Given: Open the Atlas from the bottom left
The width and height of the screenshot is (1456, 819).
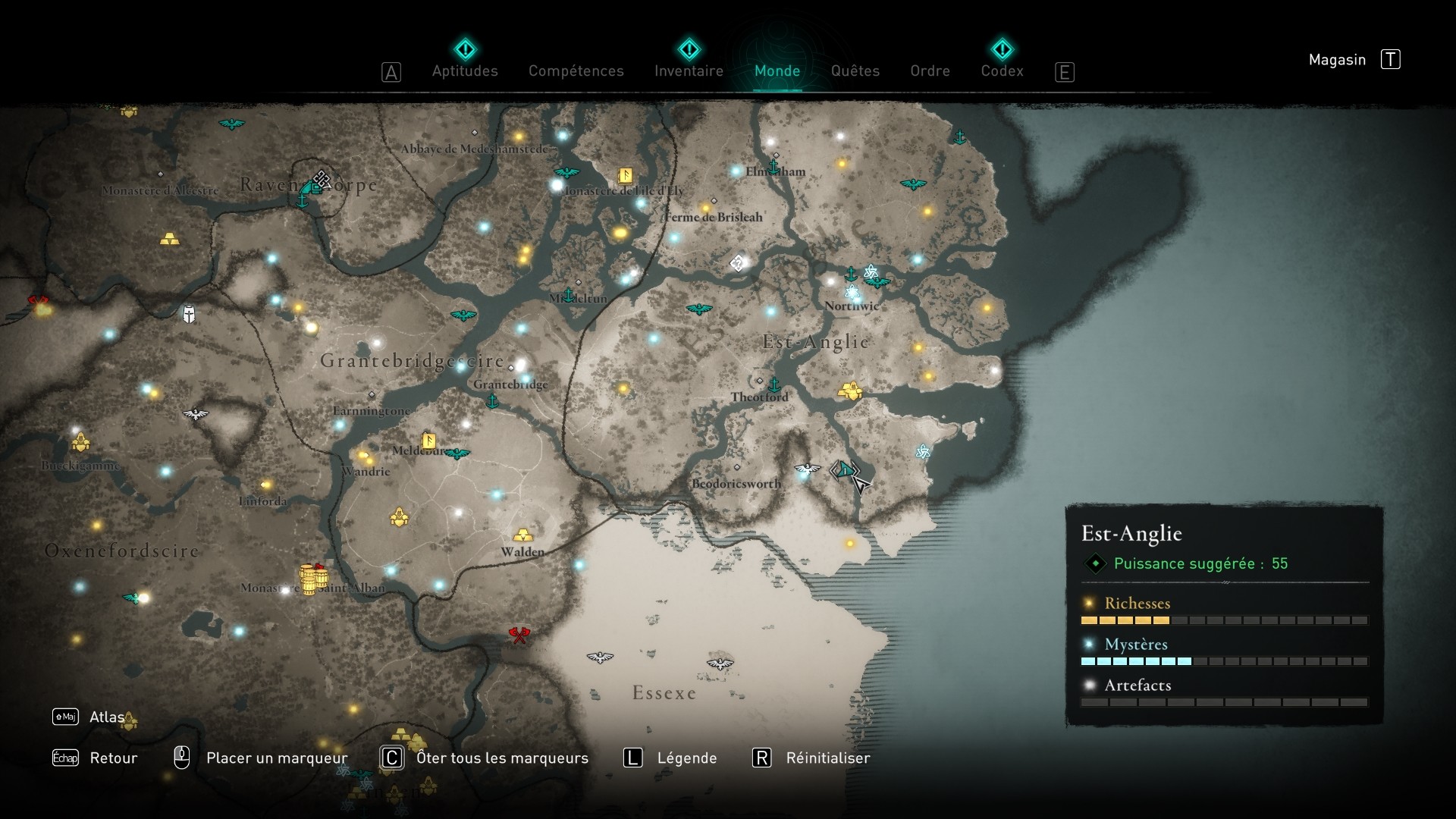Looking at the screenshot, I should click(x=107, y=716).
